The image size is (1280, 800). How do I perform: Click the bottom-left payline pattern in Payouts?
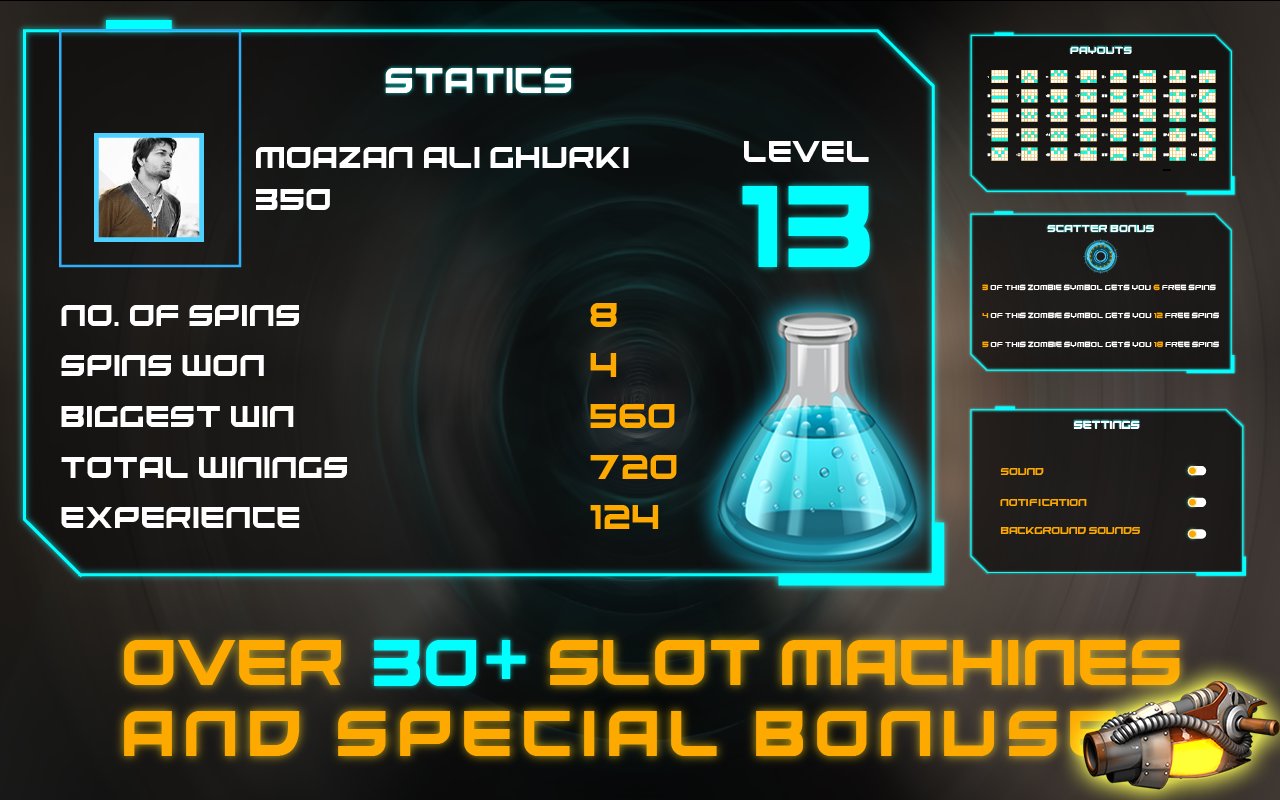[x=999, y=153]
